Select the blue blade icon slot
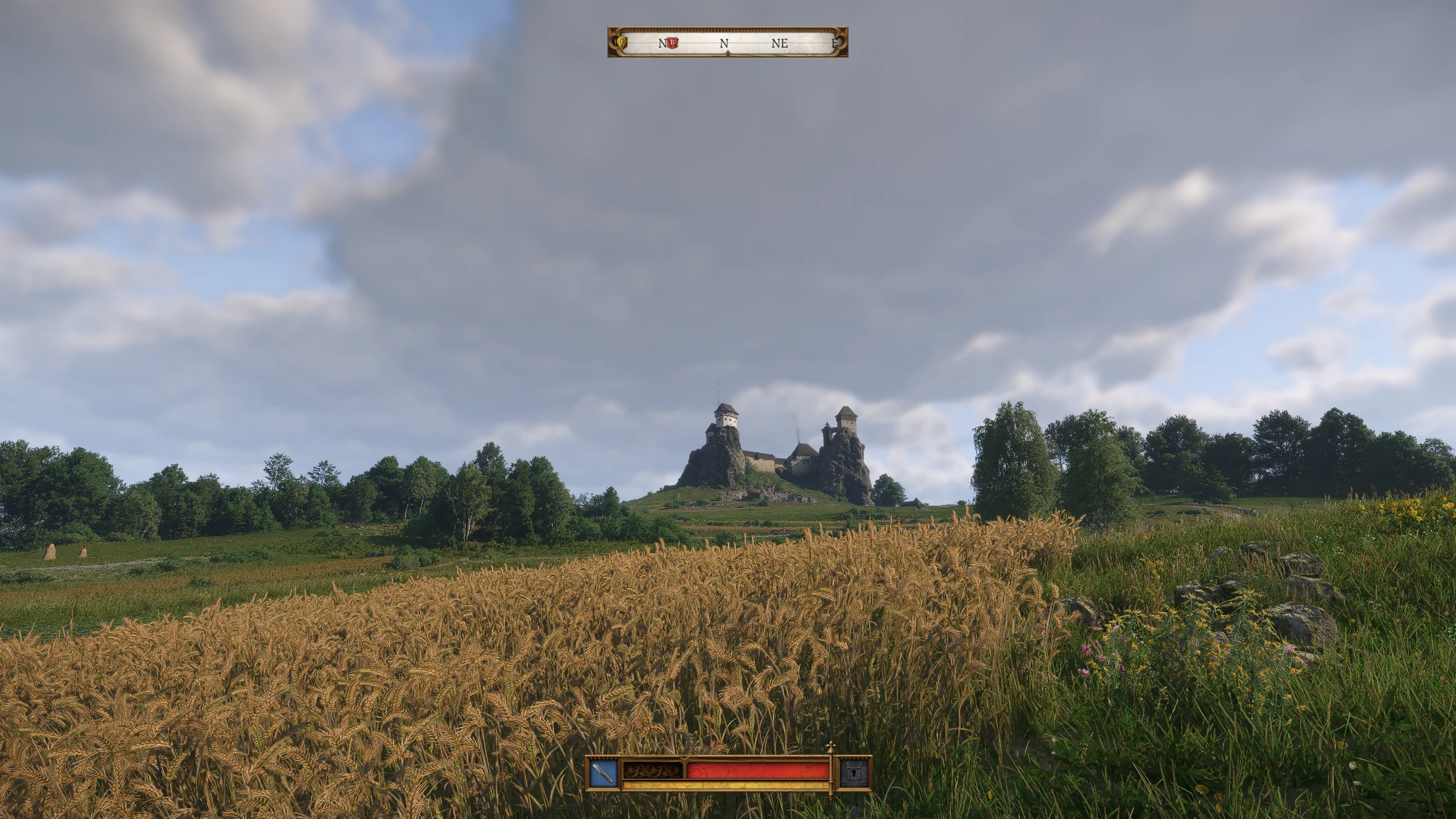The height and width of the screenshot is (819, 1456). click(603, 773)
